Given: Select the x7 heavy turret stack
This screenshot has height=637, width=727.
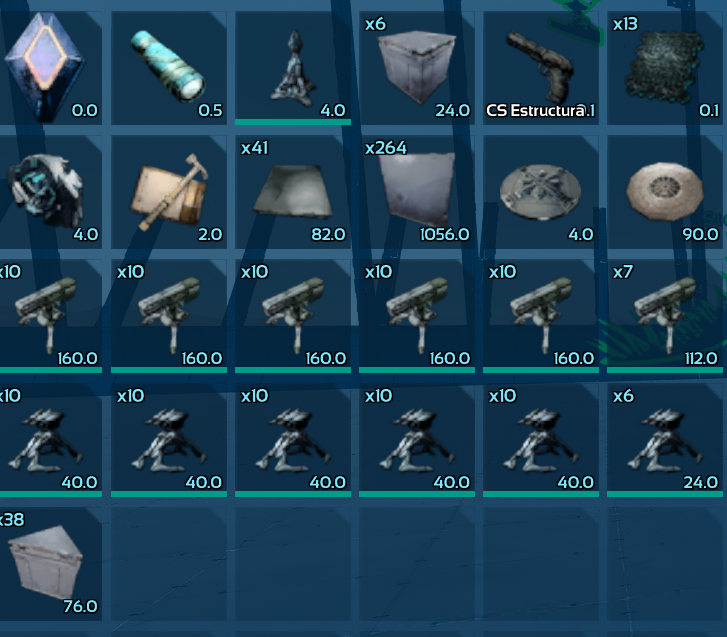Looking at the screenshot, I should (664, 316).
